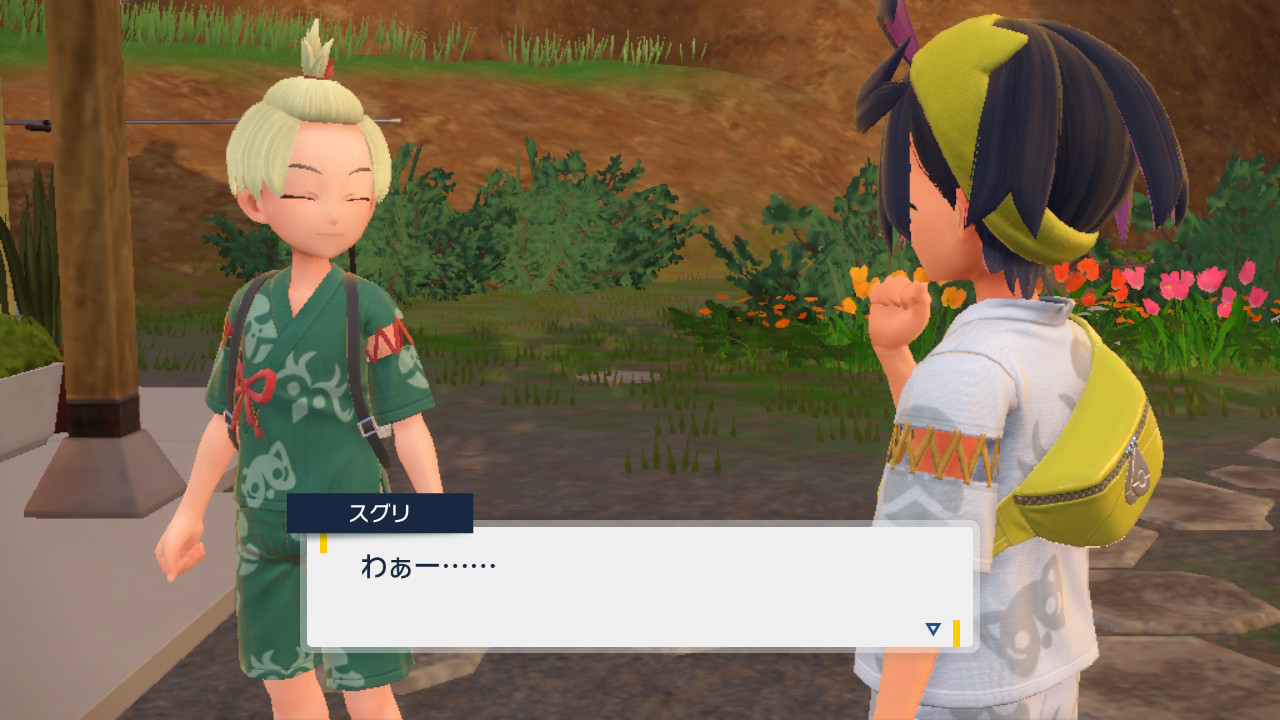
Task: Advance dialogue with the blue arrow indicator
Action: (933, 629)
